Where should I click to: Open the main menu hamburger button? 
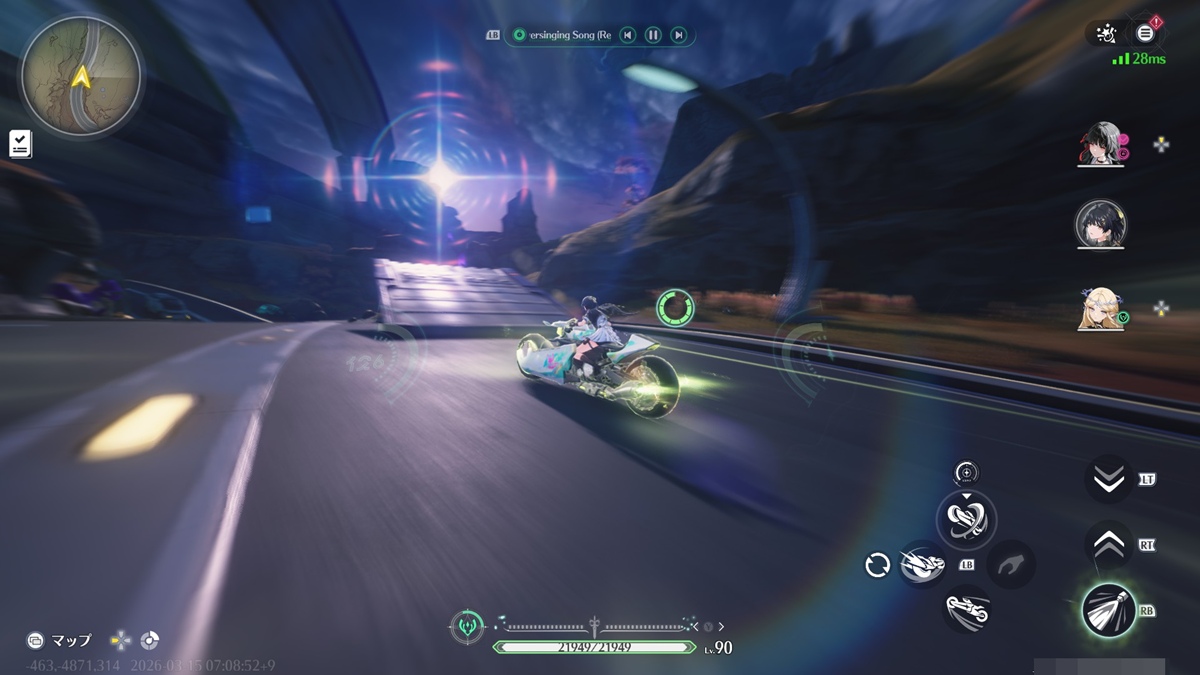point(1146,33)
